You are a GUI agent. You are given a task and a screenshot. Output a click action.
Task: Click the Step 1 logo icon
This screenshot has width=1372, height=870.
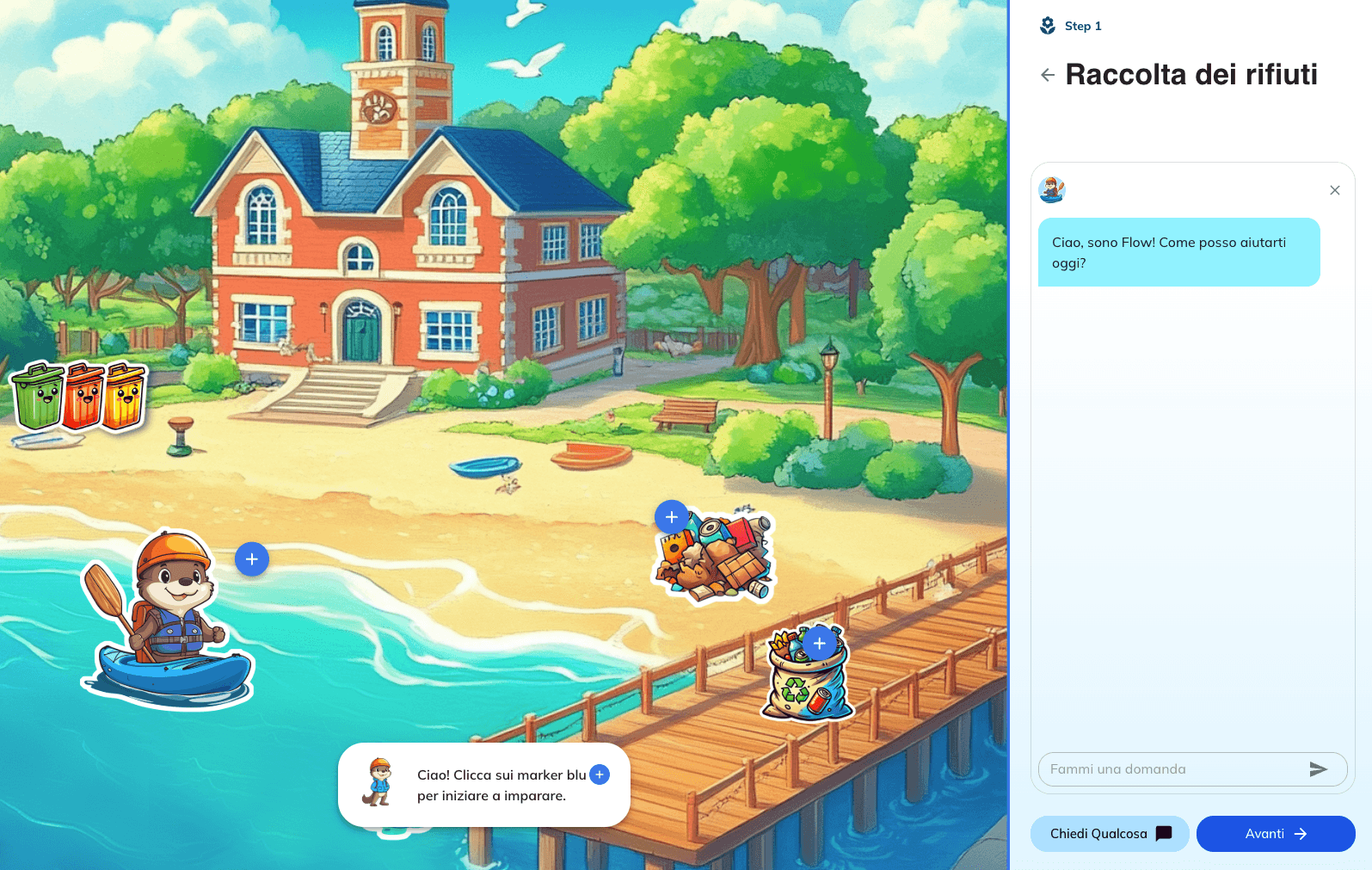(x=1046, y=25)
